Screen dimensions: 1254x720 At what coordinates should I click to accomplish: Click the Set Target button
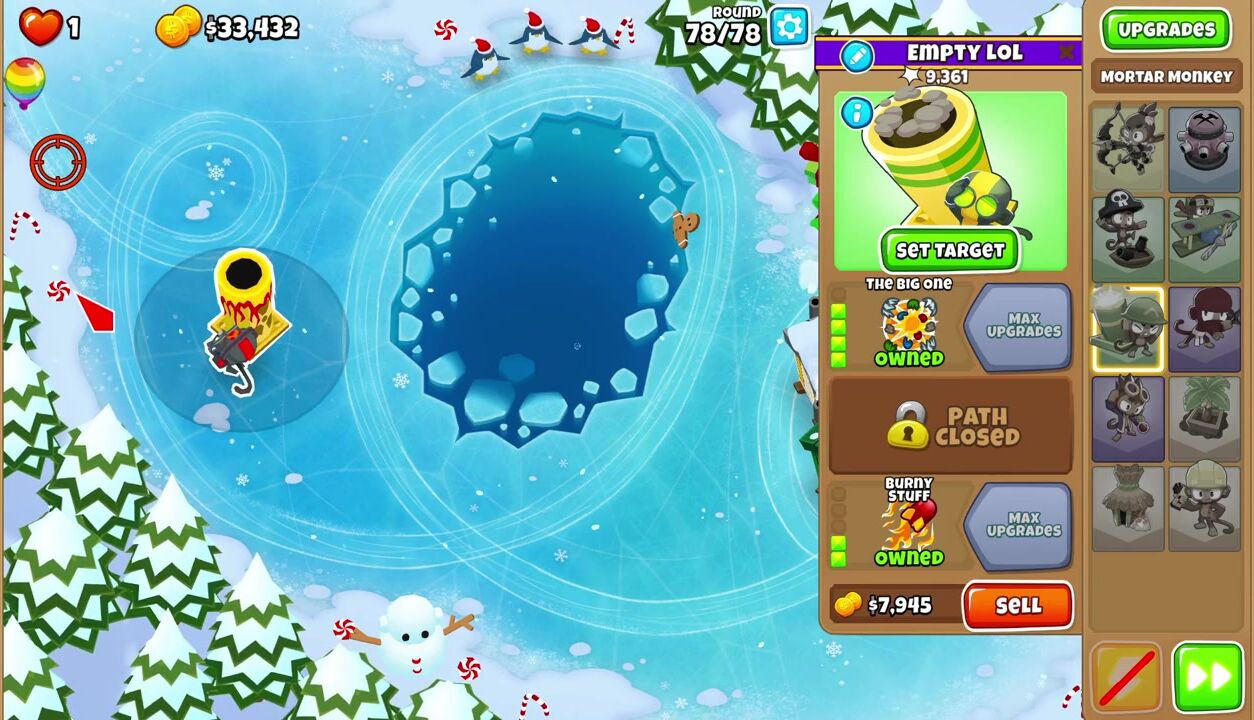pyautogui.click(x=949, y=251)
